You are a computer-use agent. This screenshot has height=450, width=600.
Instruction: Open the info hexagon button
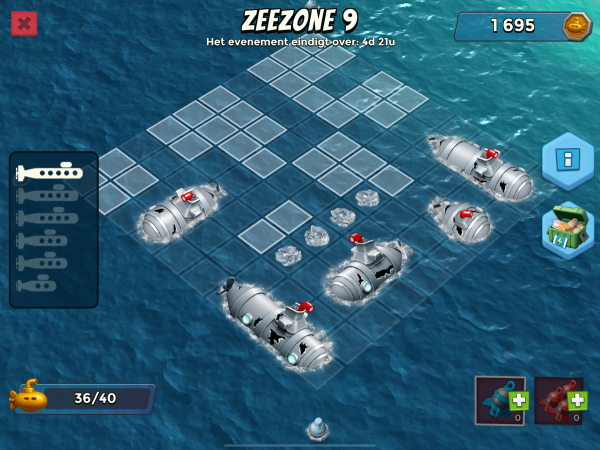(567, 159)
